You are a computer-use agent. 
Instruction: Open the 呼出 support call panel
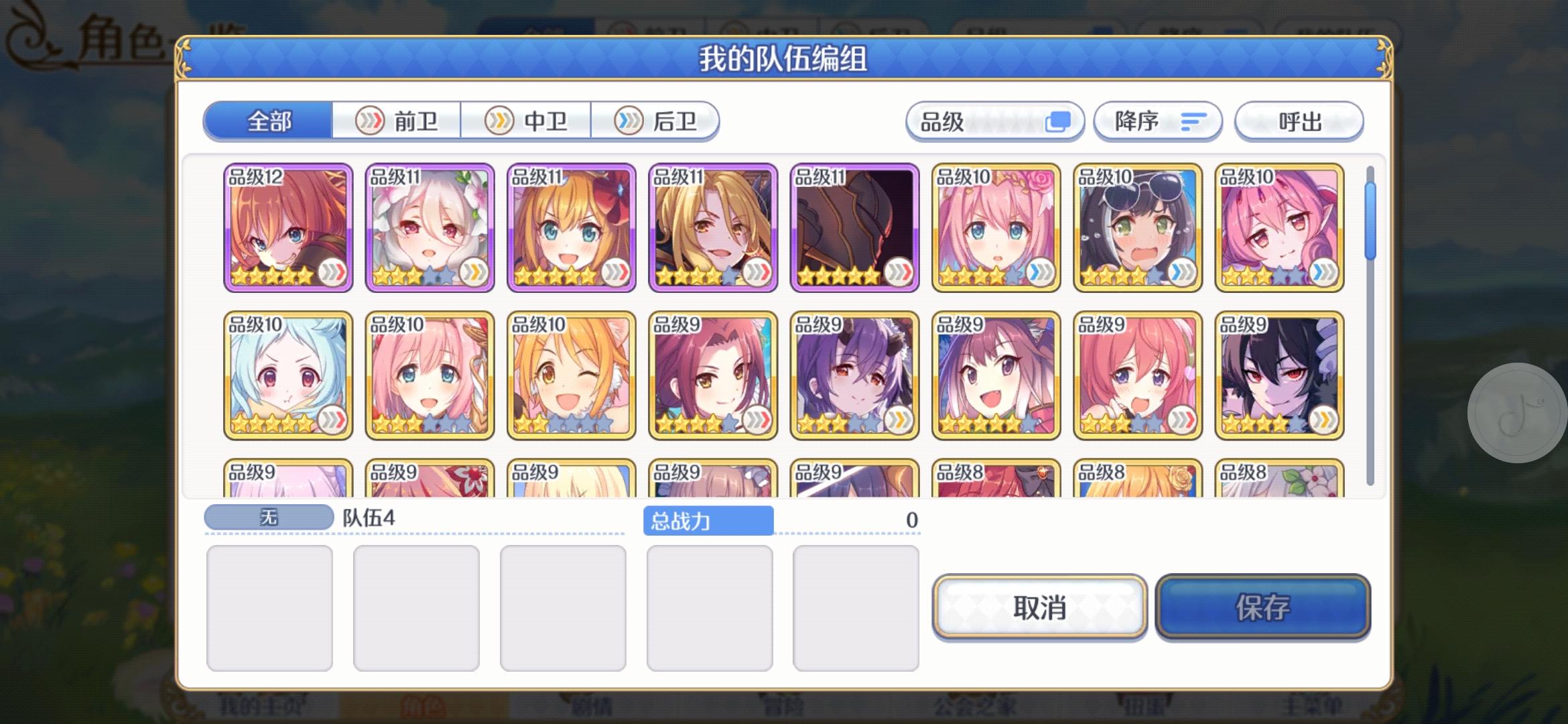[1298, 121]
